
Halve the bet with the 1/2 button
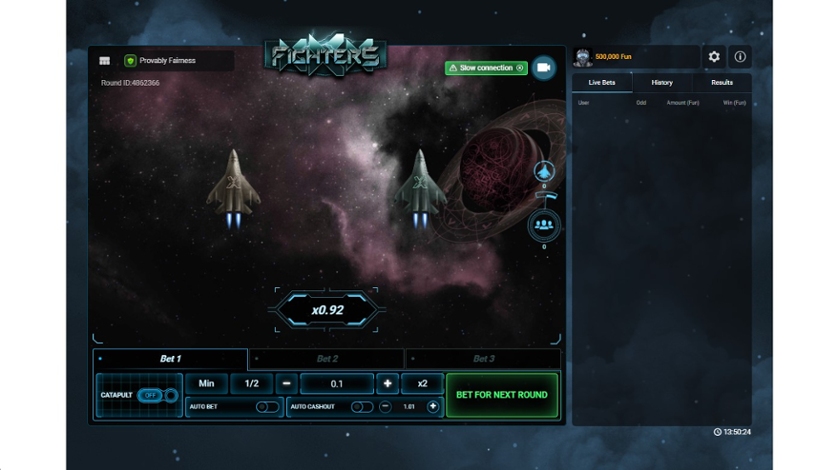(252, 384)
